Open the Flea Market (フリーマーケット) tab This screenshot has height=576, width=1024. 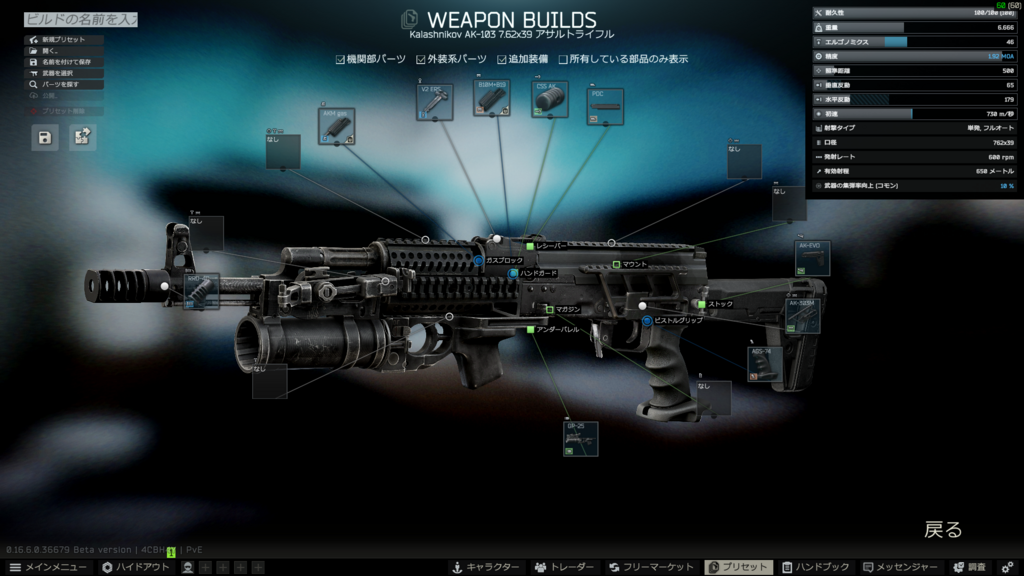[651, 567]
